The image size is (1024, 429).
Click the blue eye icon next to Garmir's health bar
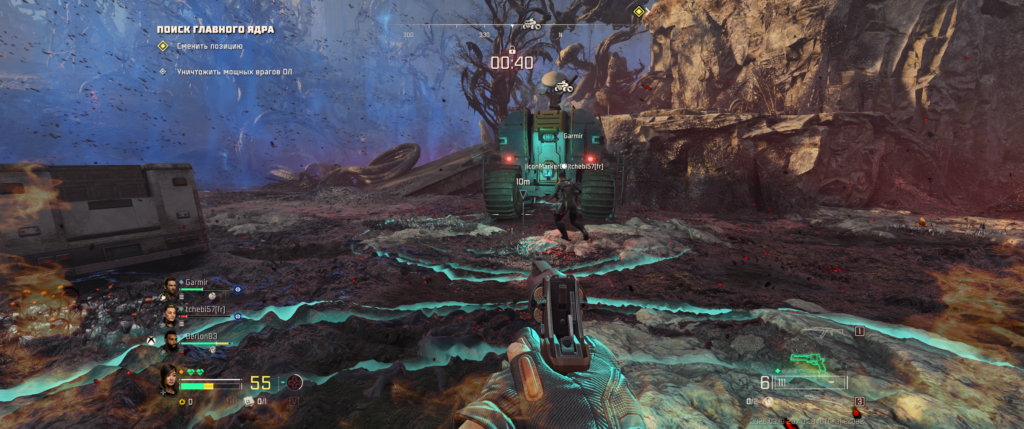pyautogui.click(x=237, y=291)
